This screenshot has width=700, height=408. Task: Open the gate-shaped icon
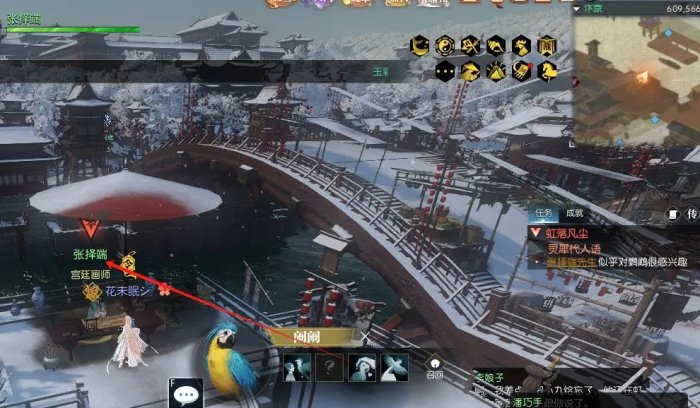click(547, 44)
